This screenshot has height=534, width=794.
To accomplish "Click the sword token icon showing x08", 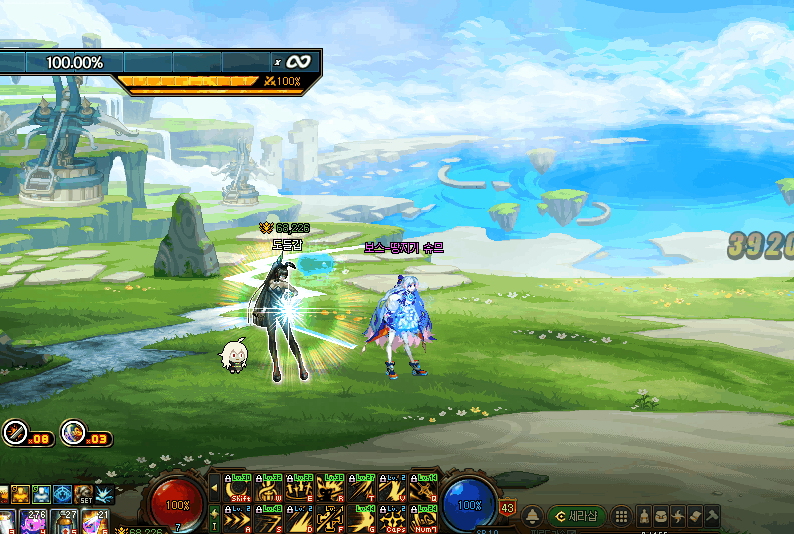I will pyautogui.click(x=15, y=433).
